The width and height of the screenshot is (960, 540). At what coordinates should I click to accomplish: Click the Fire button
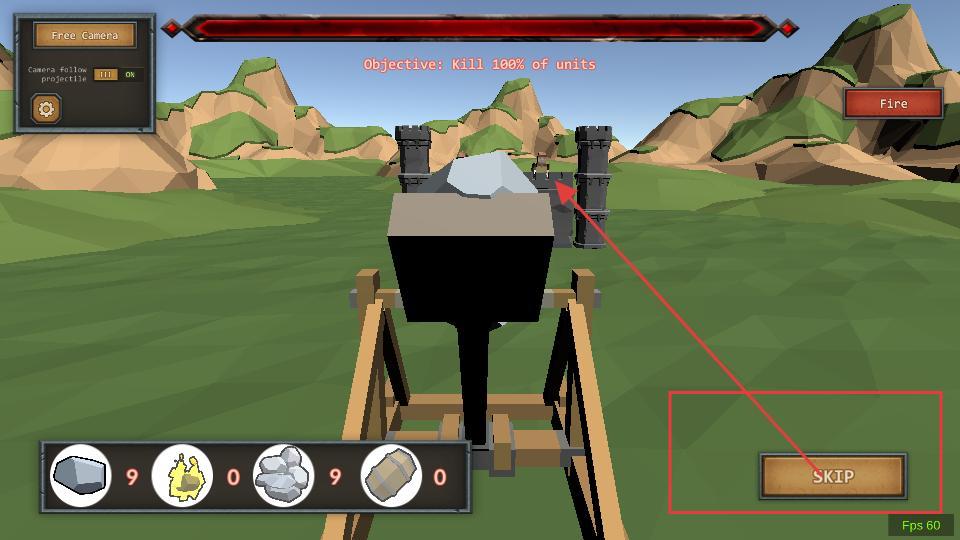click(893, 104)
